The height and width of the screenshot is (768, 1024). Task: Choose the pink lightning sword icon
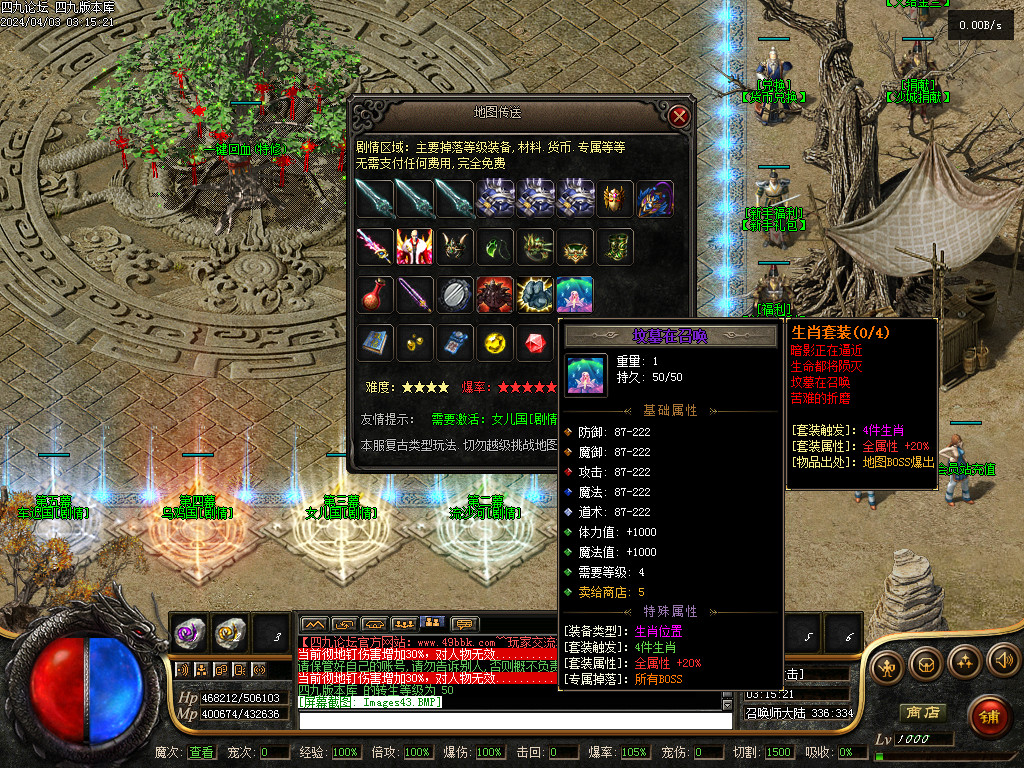[375, 246]
